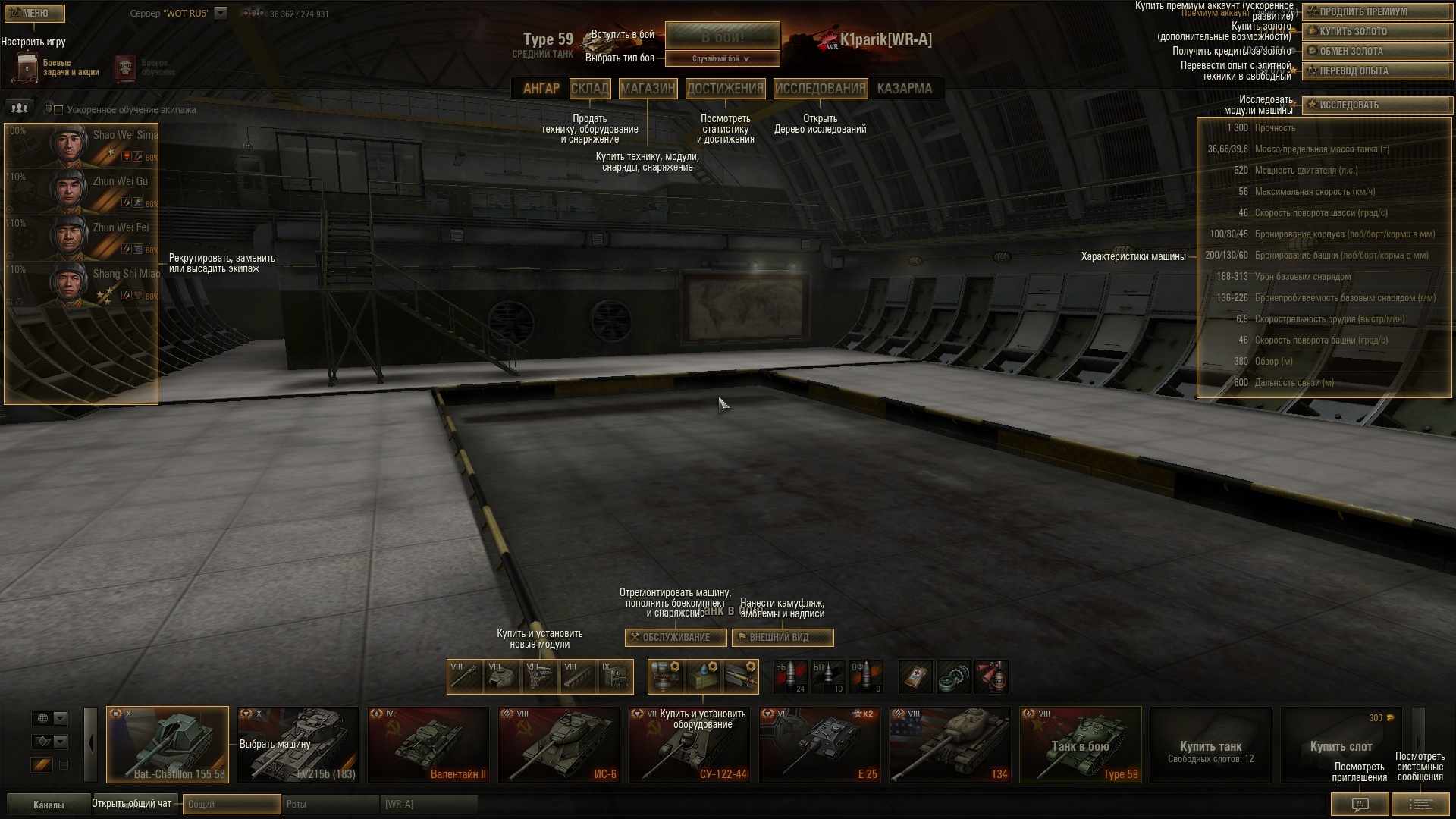Open the Магазин tab
This screenshot has width=1456, height=819.
[647, 88]
